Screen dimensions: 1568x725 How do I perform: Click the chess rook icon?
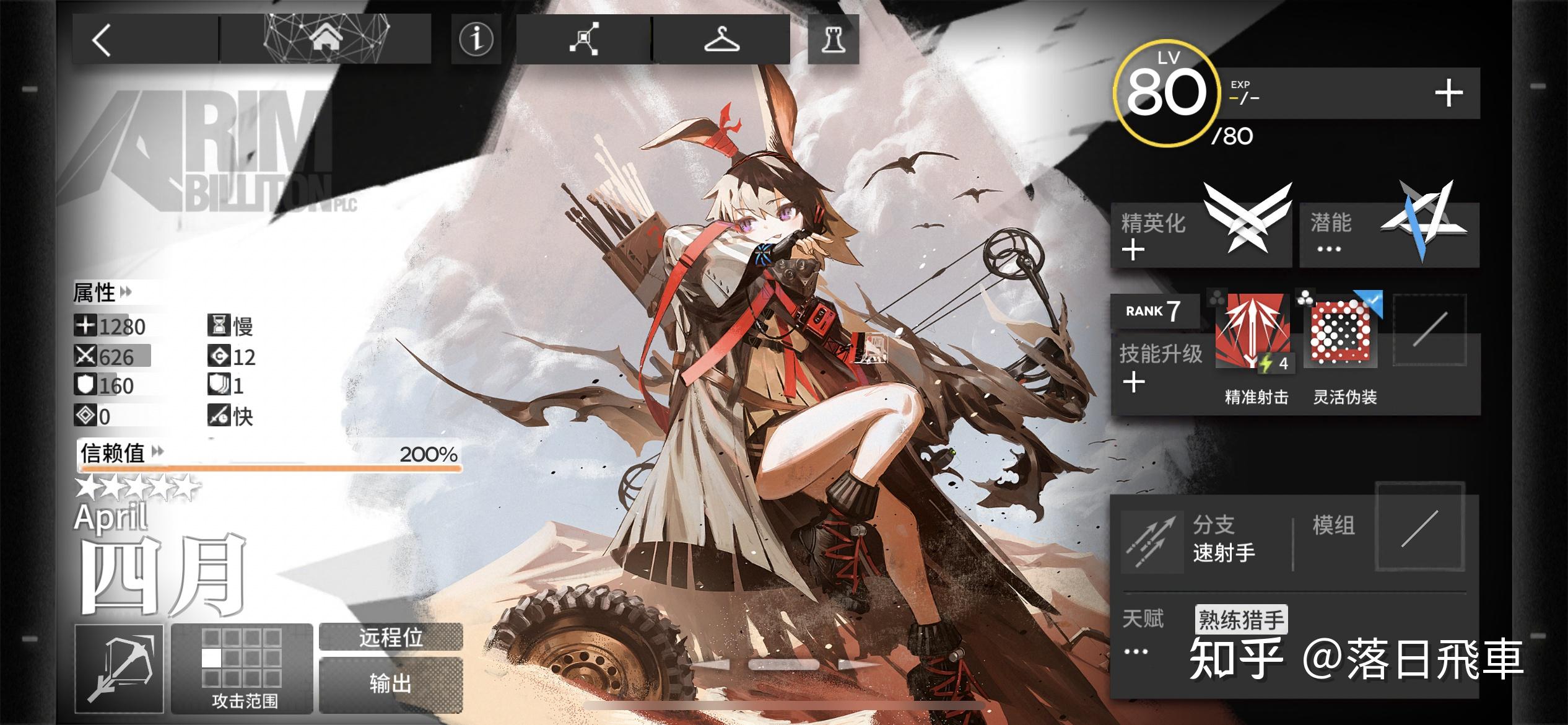coord(833,40)
